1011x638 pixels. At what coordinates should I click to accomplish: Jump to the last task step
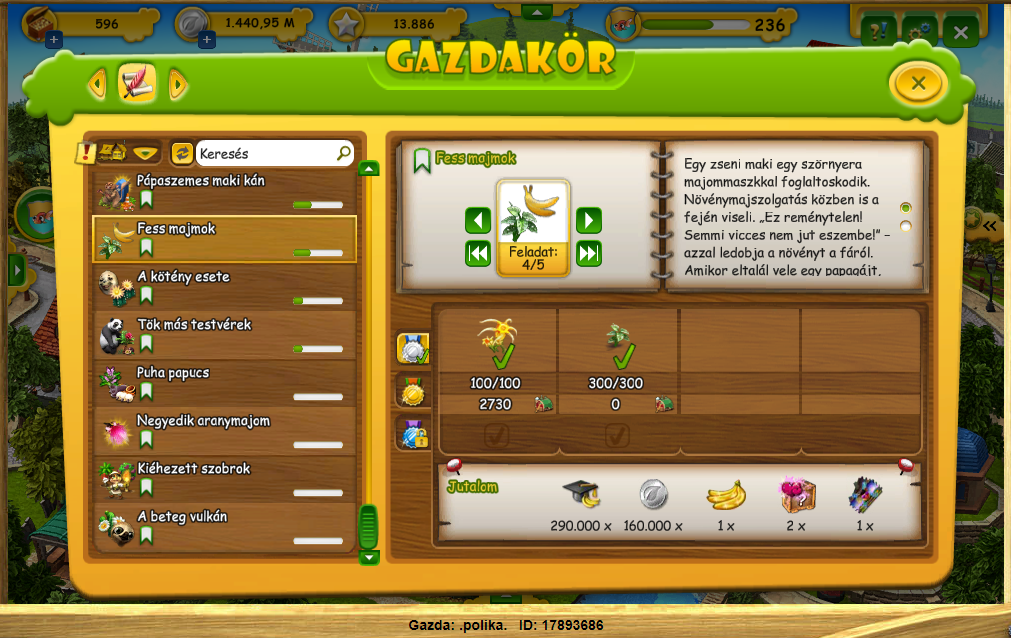[589, 254]
